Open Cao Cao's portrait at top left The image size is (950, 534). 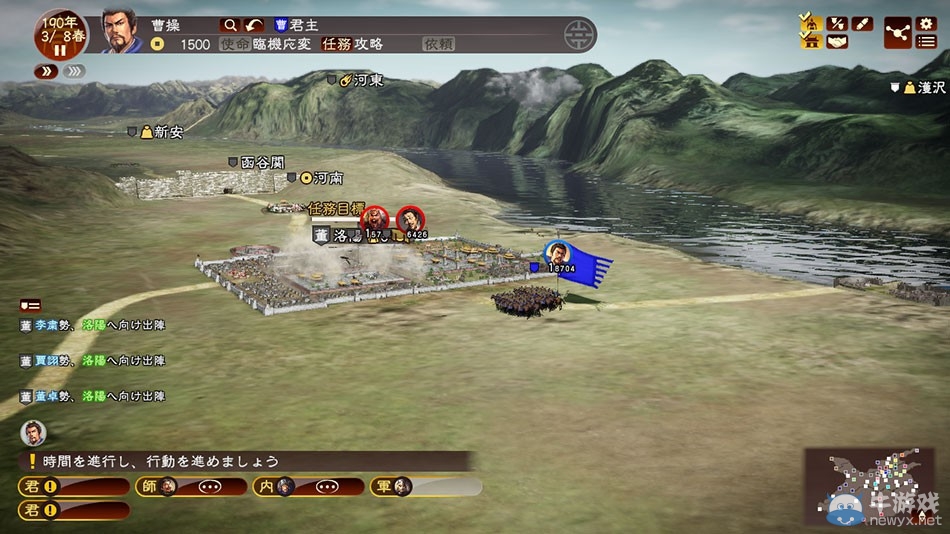click(121, 31)
